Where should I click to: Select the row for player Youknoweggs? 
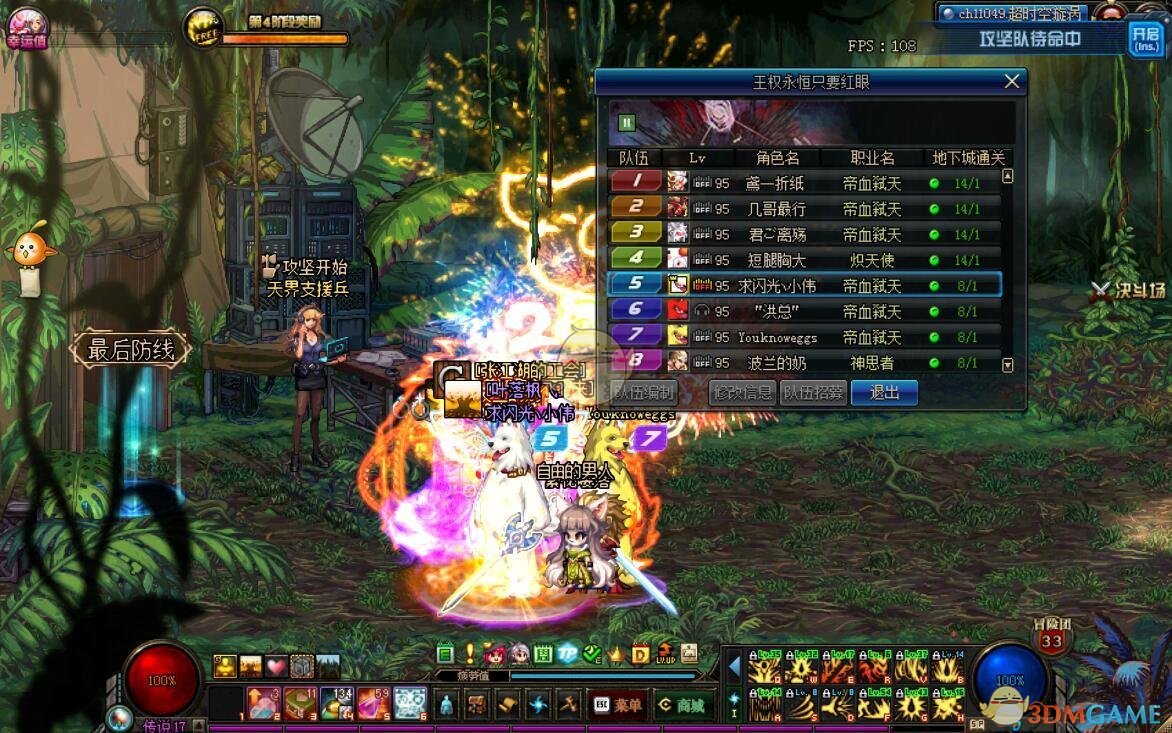pyautogui.click(x=804, y=337)
